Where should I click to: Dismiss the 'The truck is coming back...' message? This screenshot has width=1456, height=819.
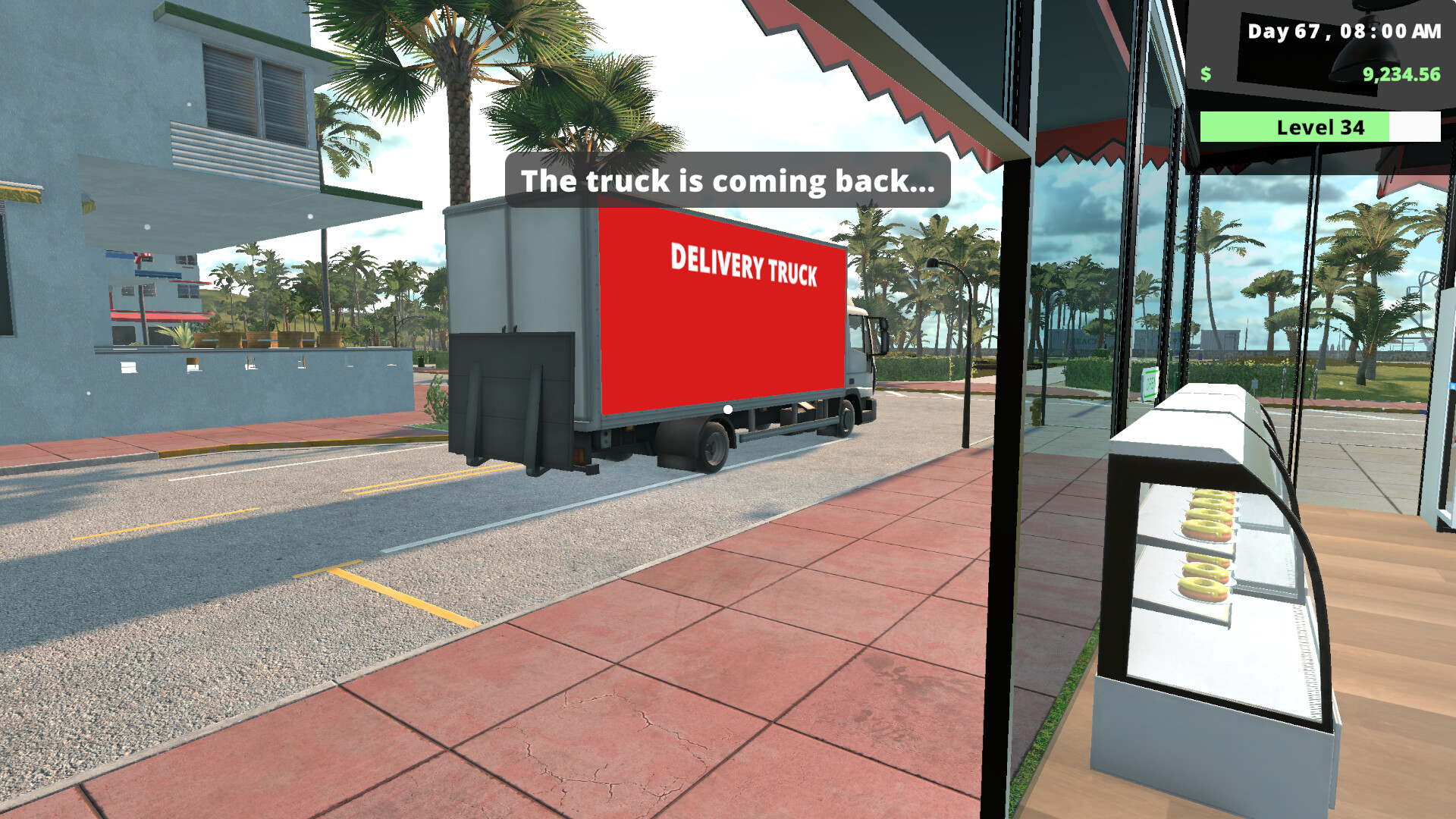[x=726, y=181]
